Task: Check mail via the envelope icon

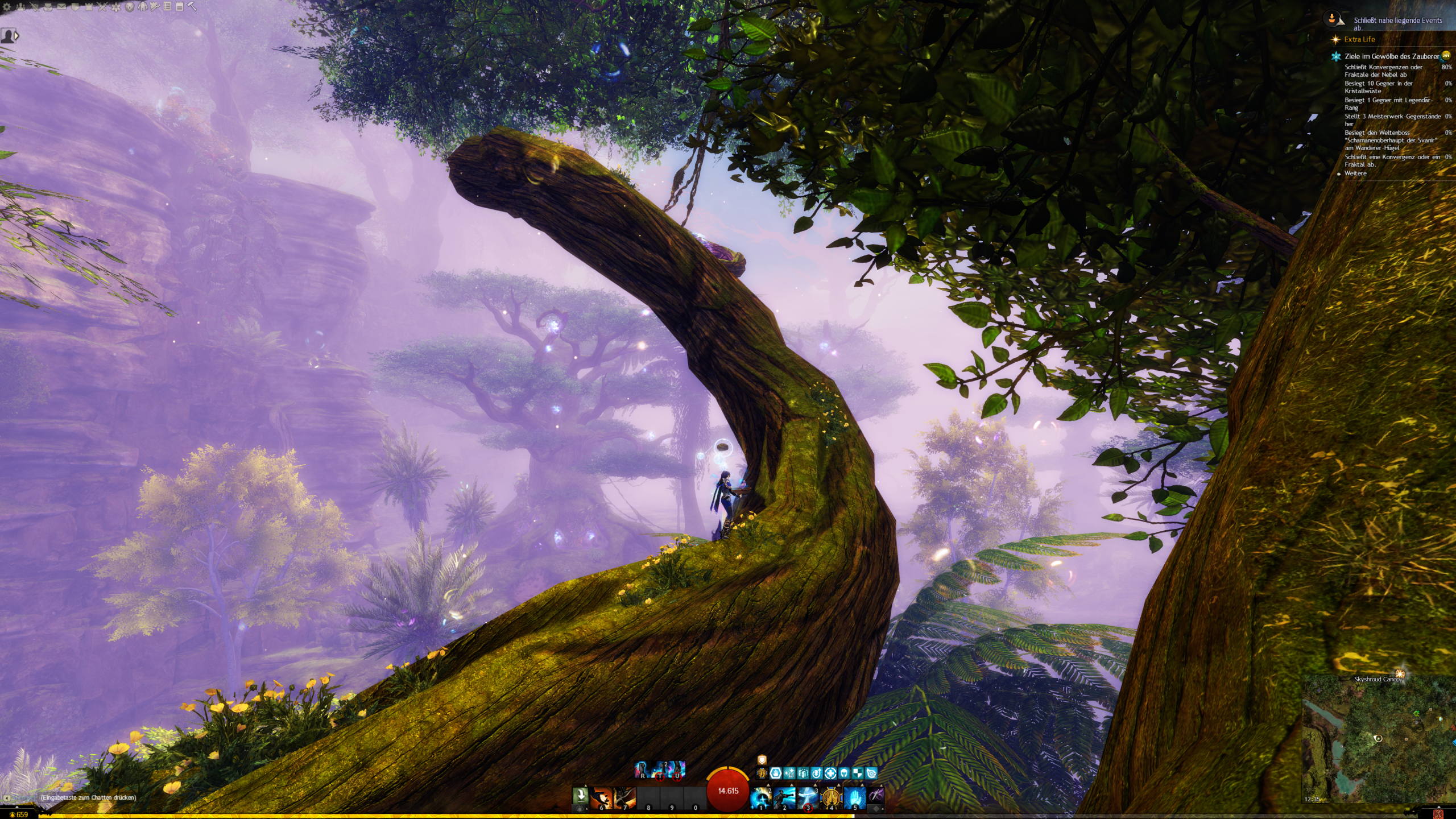Action: [61, 7]
